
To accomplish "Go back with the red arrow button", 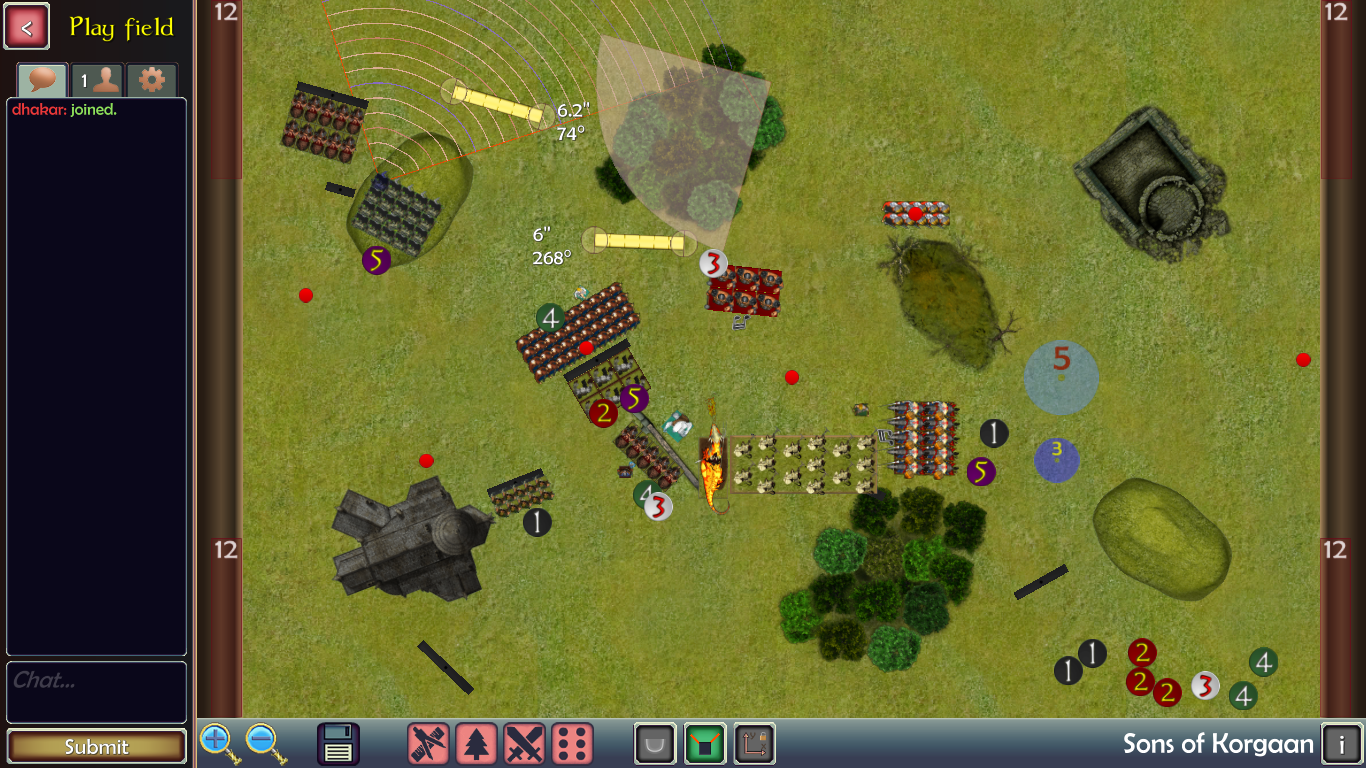I will coord(27,27).
